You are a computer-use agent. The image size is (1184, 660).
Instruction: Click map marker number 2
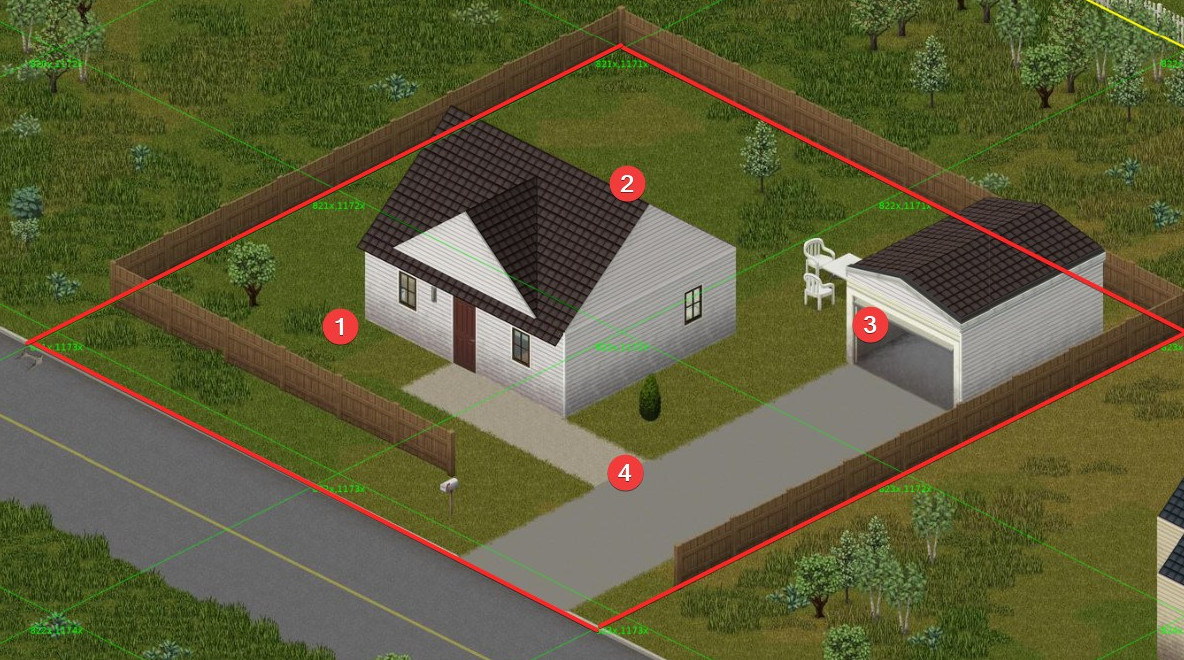(x=627, y=184)
